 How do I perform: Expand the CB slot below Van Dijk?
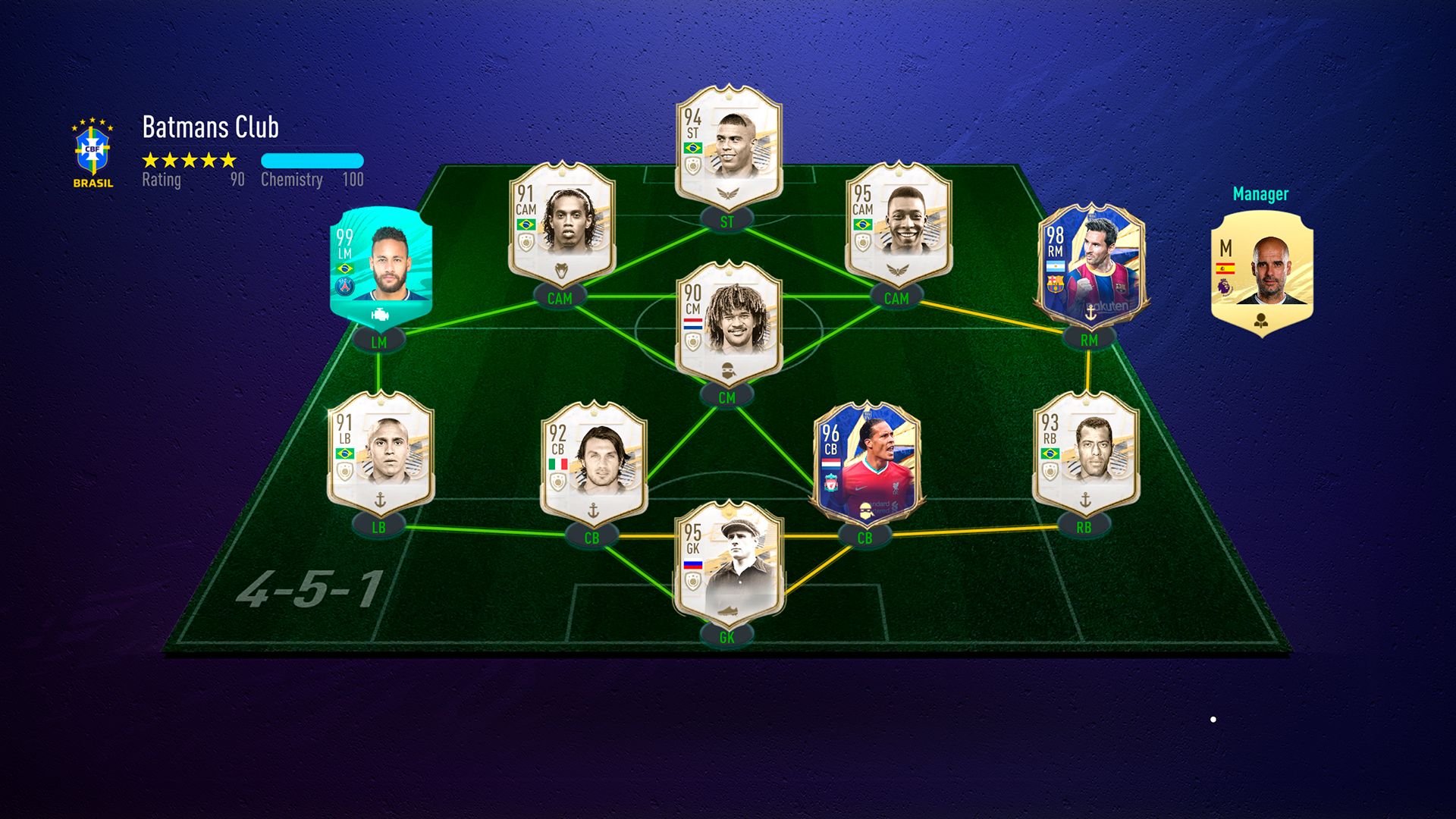click(x=864, y=535)
